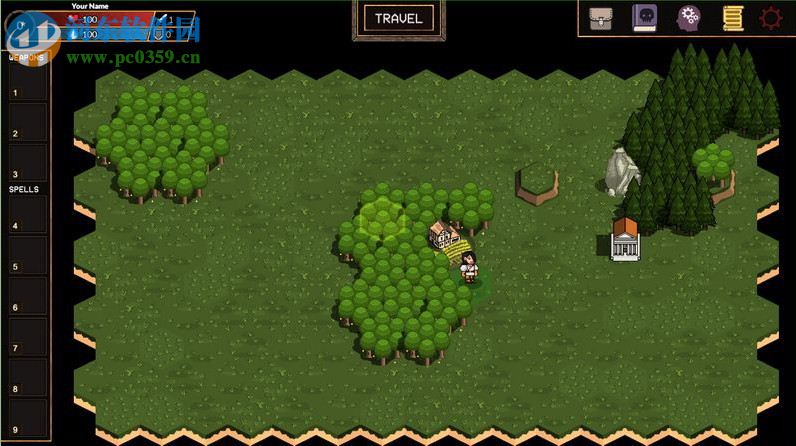This screenshot has height=446, width=796.
Task: Open the purple skull spellbook
Action: coord(645,18)
